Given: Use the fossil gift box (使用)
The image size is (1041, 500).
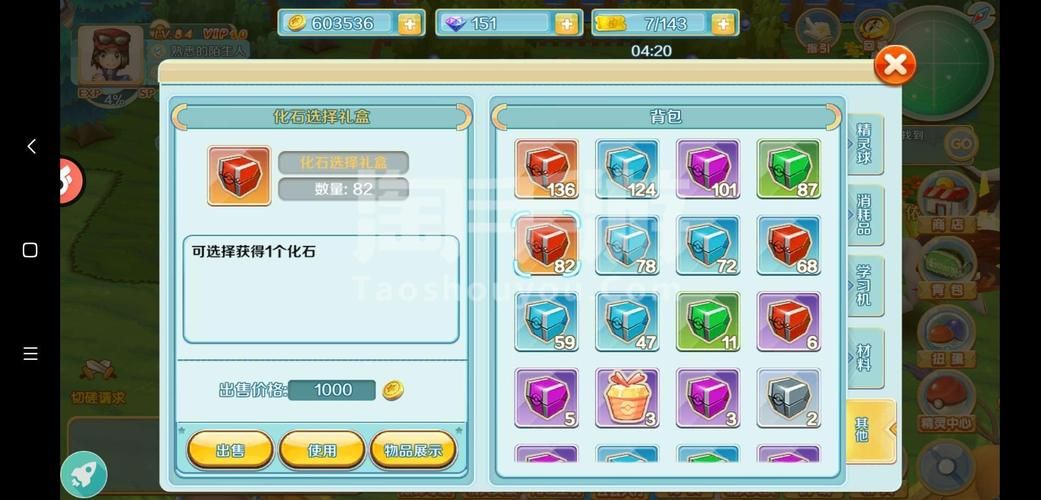Looking at the screenshot, I should [322, 450].
